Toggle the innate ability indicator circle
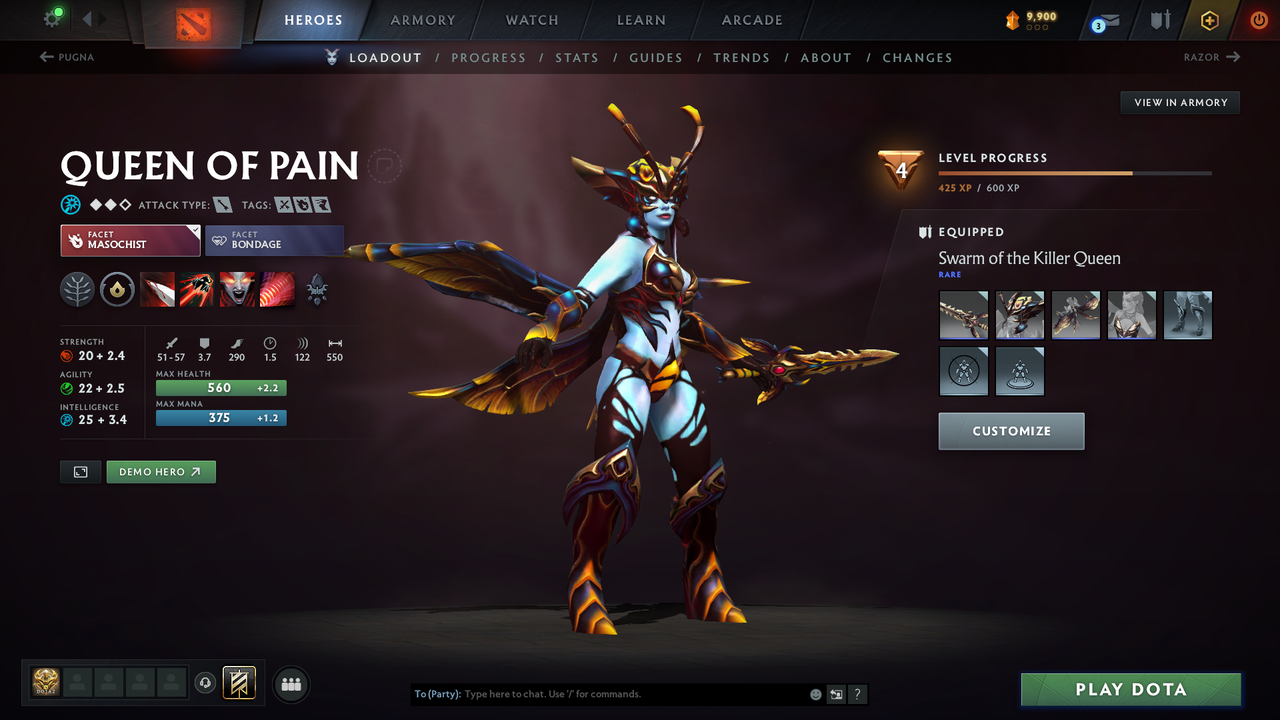 tap(117, 290)
